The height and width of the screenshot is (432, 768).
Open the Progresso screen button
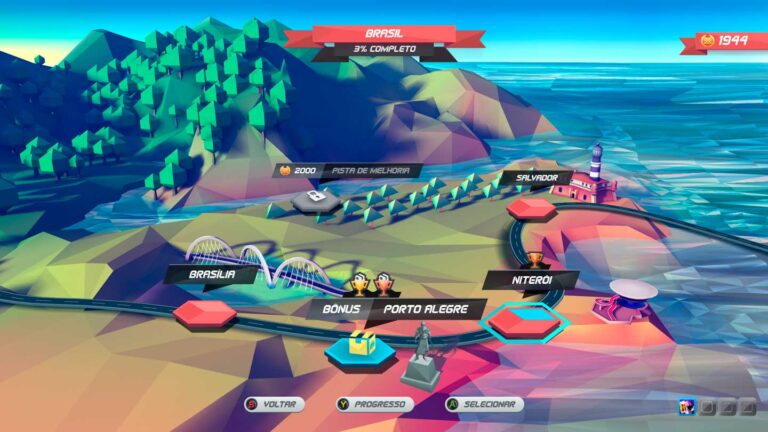(x=375, y=404)
